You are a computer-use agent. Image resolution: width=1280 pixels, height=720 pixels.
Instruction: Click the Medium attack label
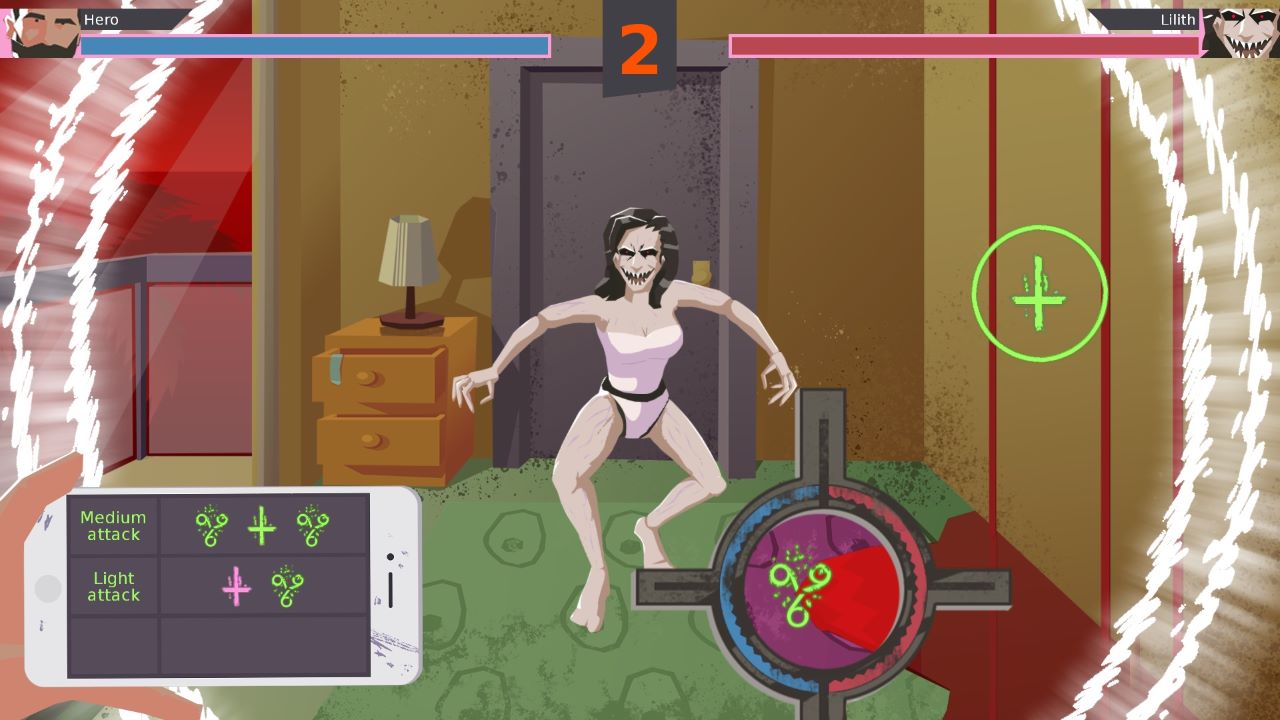pos(113,525)
